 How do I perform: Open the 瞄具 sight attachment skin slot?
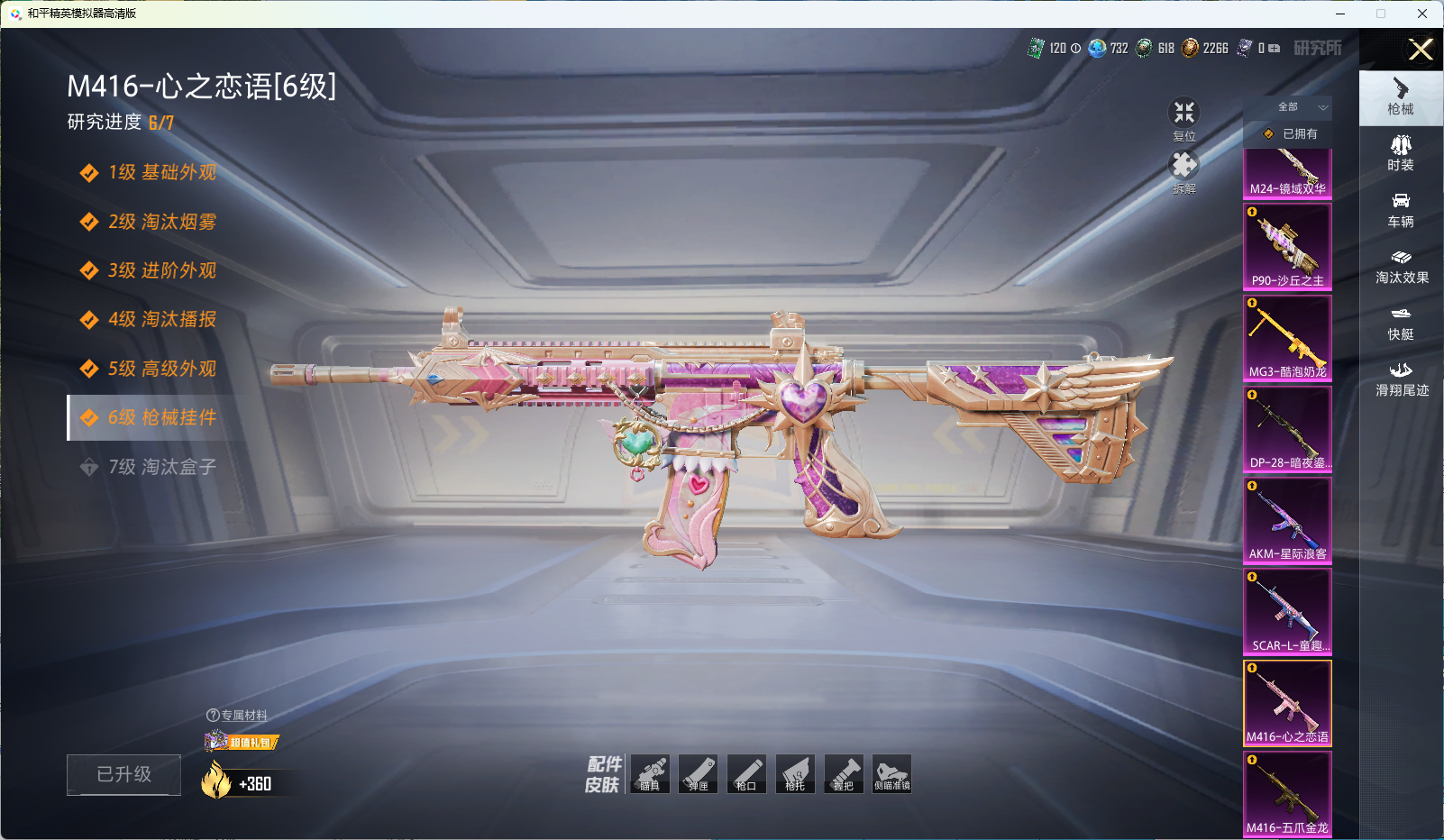[650, 774]
